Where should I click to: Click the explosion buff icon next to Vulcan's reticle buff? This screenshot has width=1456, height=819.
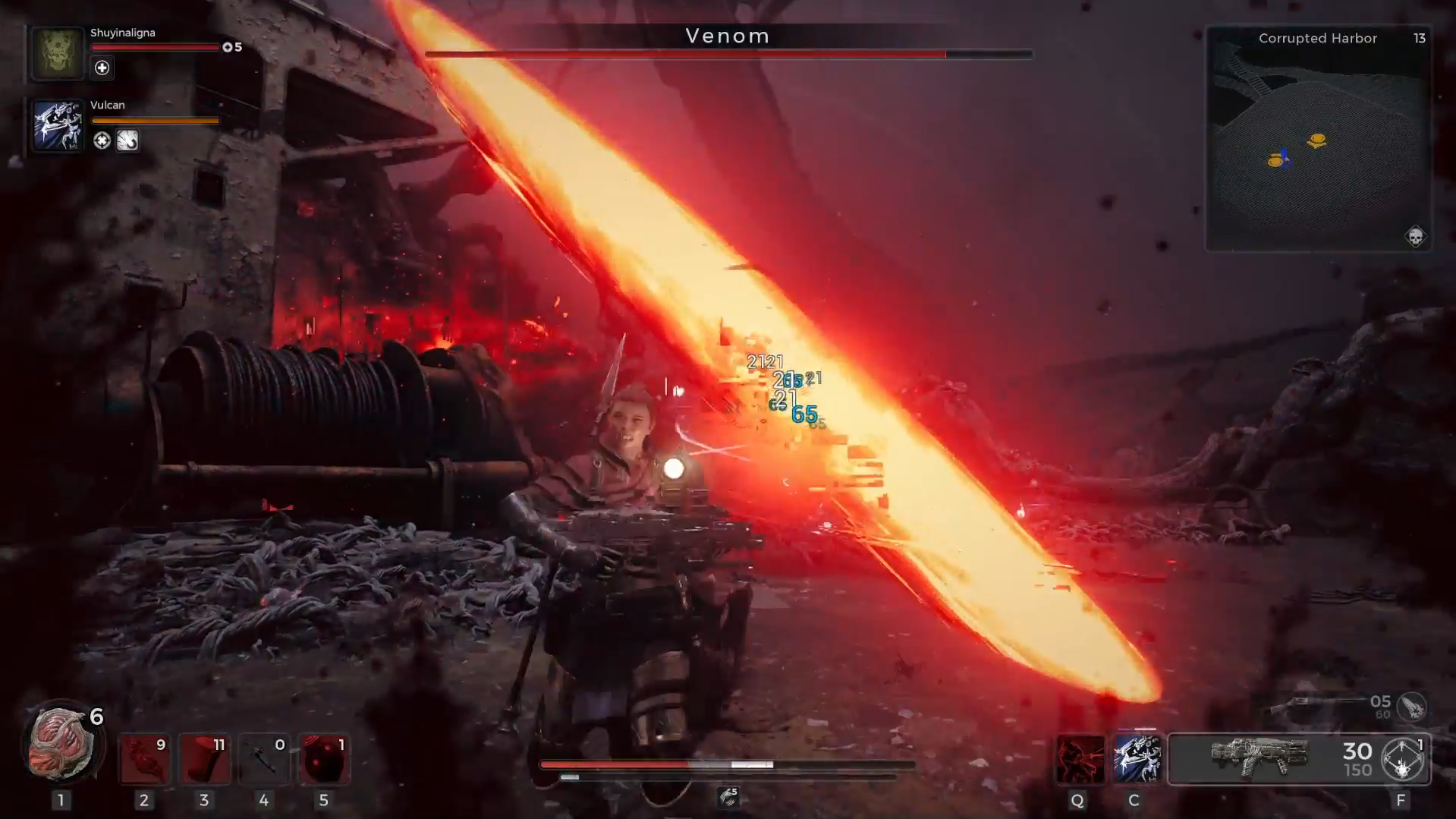[x=127, y=141]
